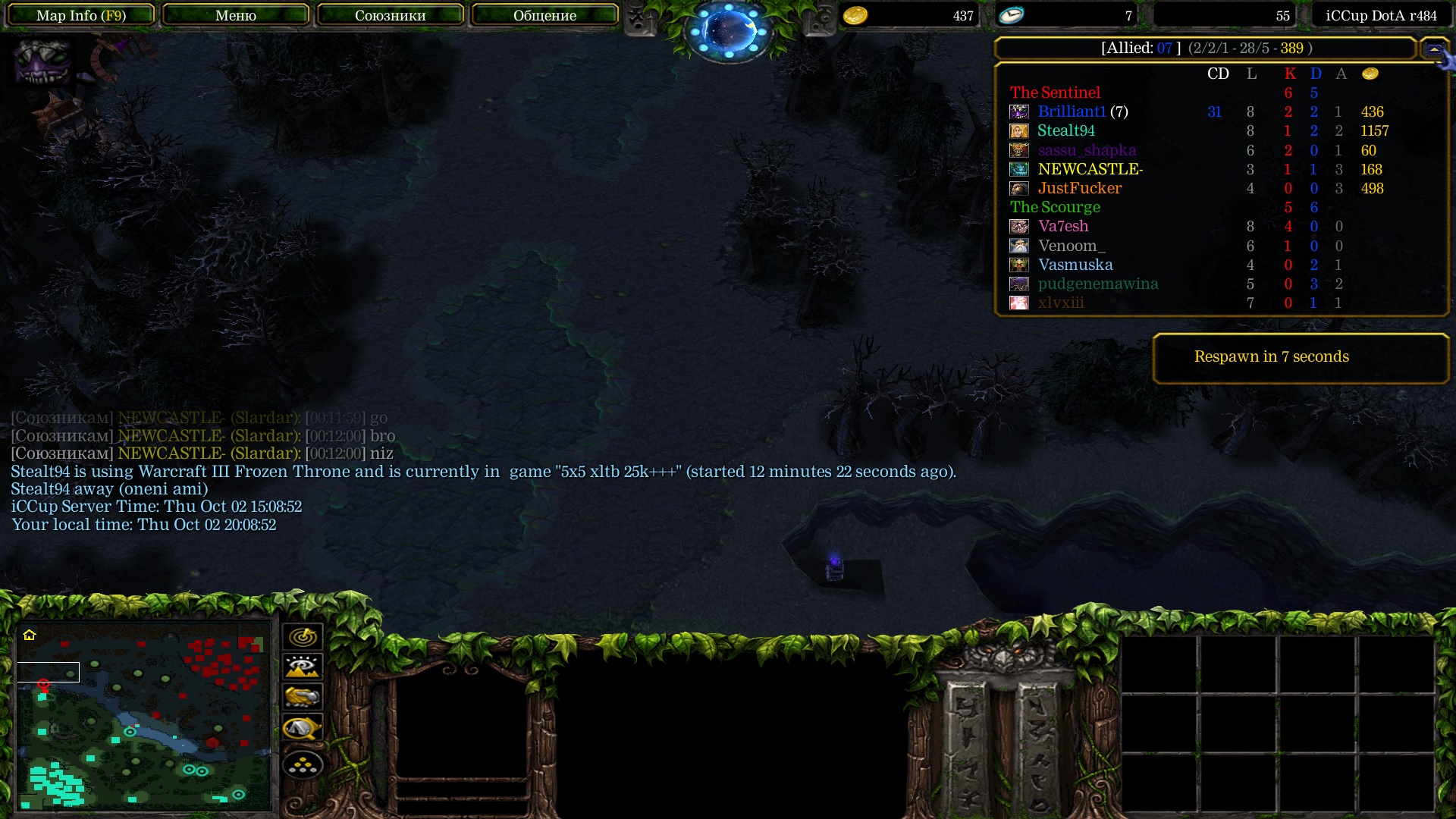Viewport: 1456px width, 819px height.
Task: Toggle minimap terrain display
Action: [303, 667]
